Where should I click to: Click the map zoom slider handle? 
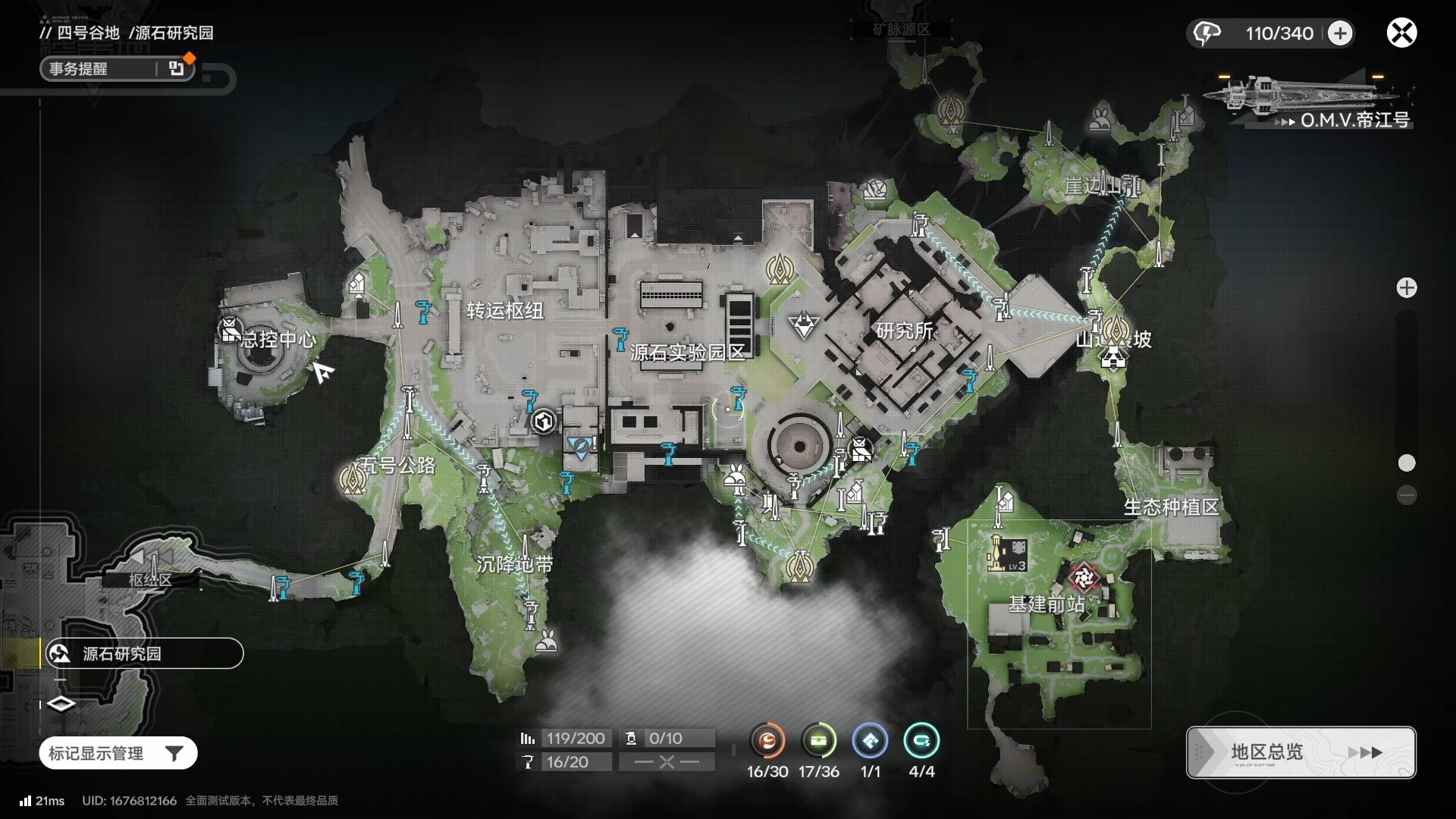pos(1407,463)
